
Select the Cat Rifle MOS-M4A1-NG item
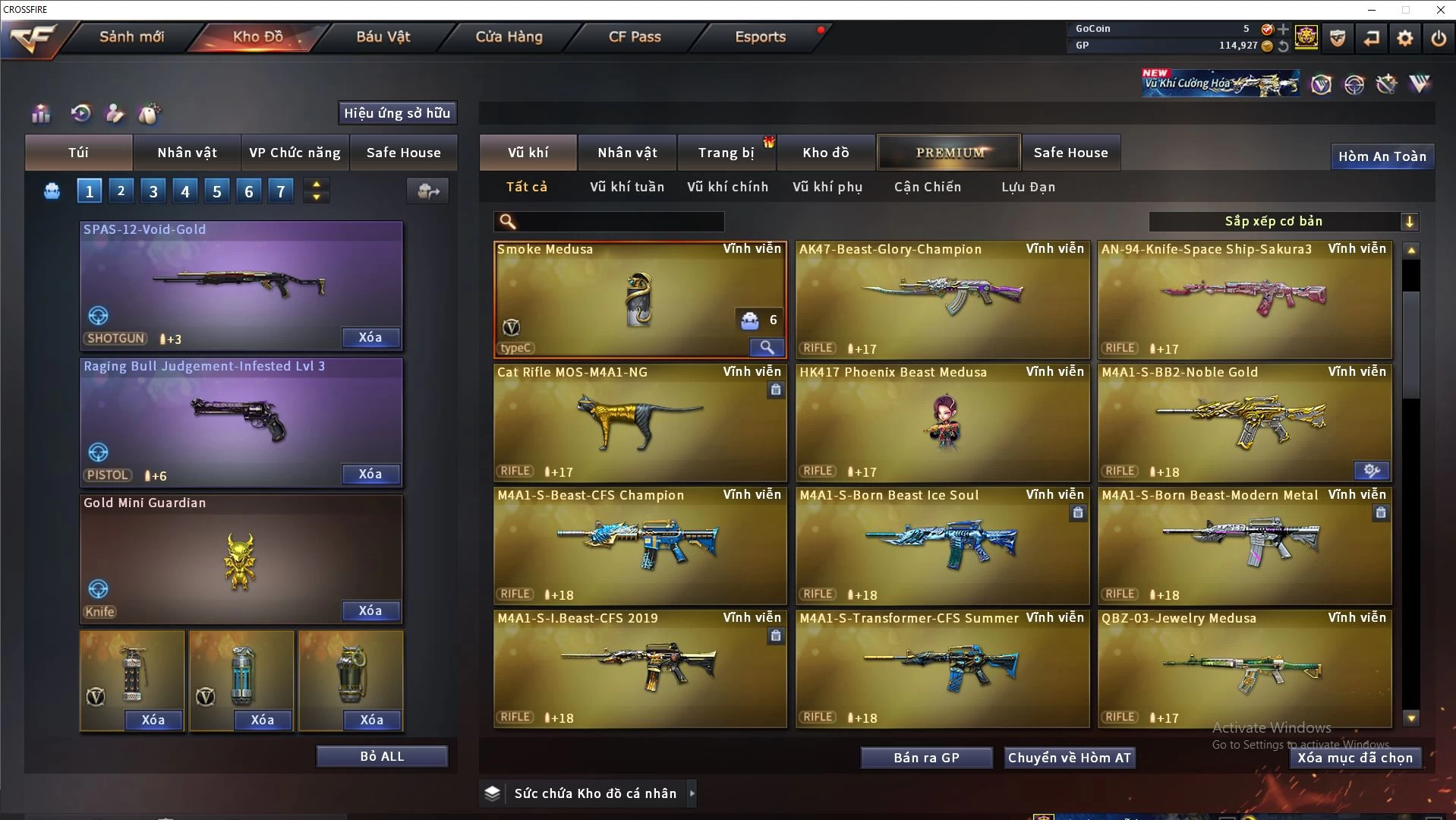[640, 423]
